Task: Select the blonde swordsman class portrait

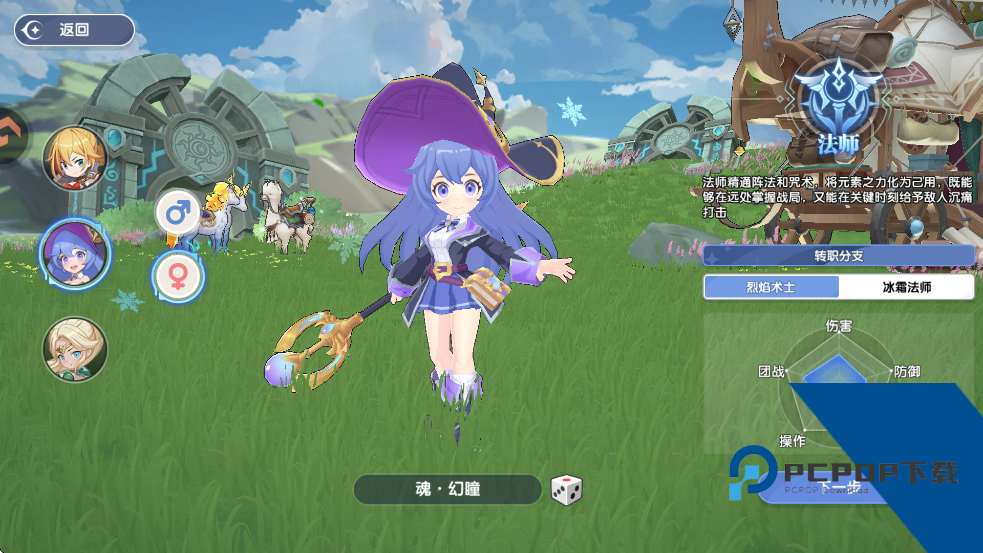Action: (75, 158)
